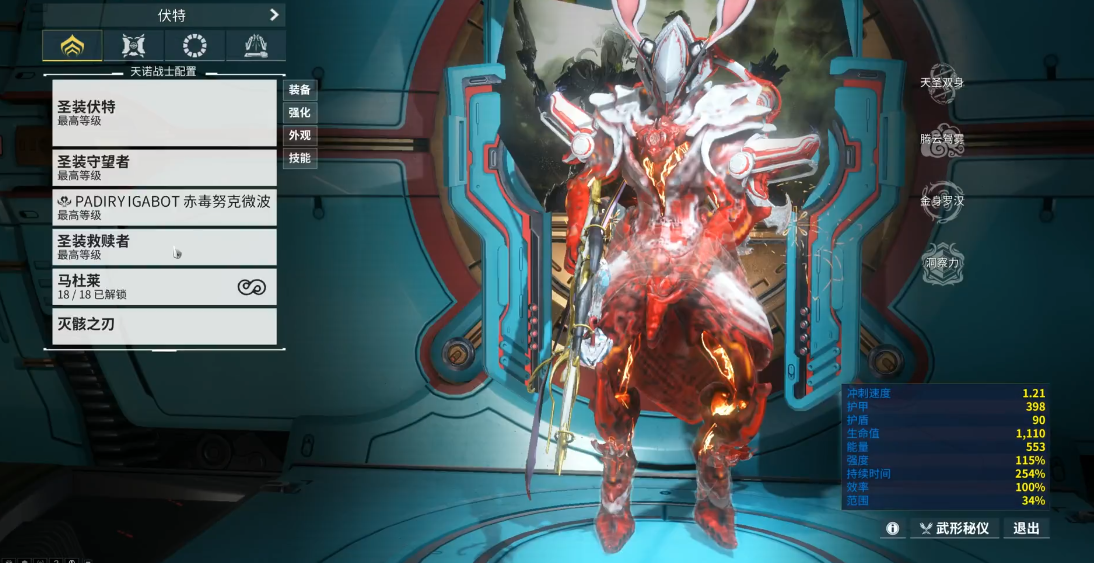Open the 外观 appearance menu
Screen dimensions: 1094x563
coord(300,136)
